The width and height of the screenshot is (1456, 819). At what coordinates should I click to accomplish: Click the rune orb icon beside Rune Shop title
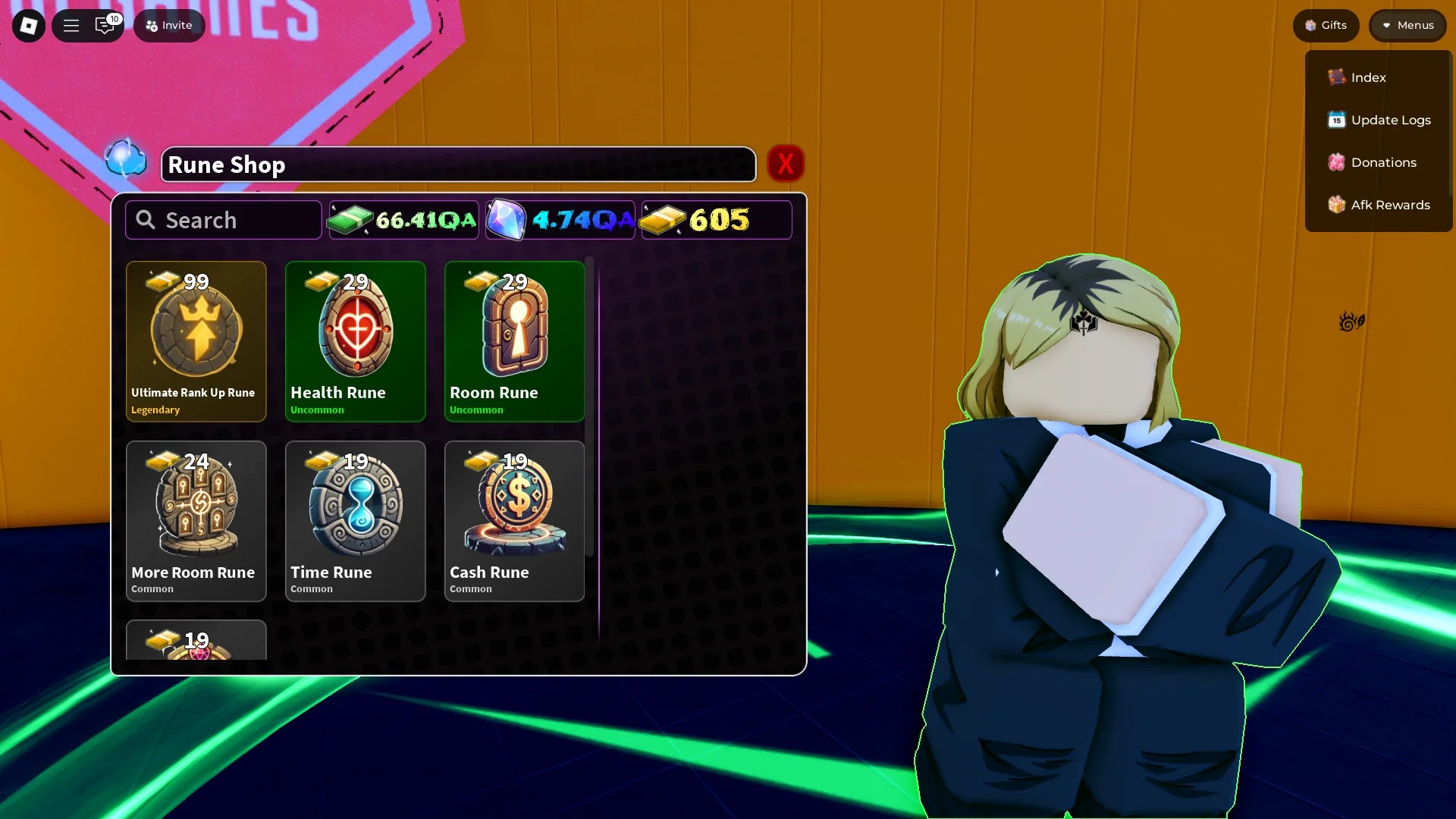[x=126, y=159]
